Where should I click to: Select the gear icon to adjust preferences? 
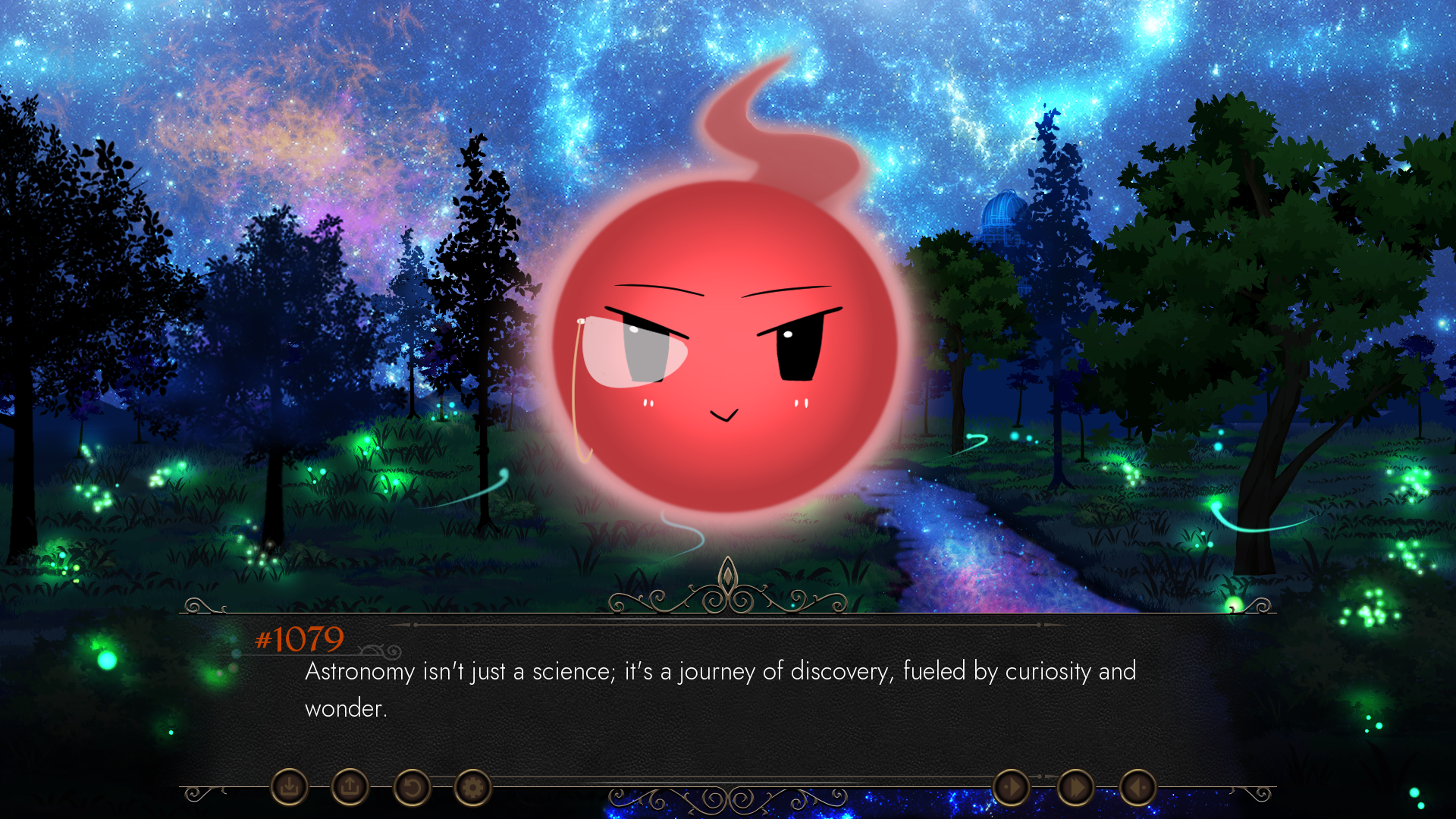coord(472,788)
